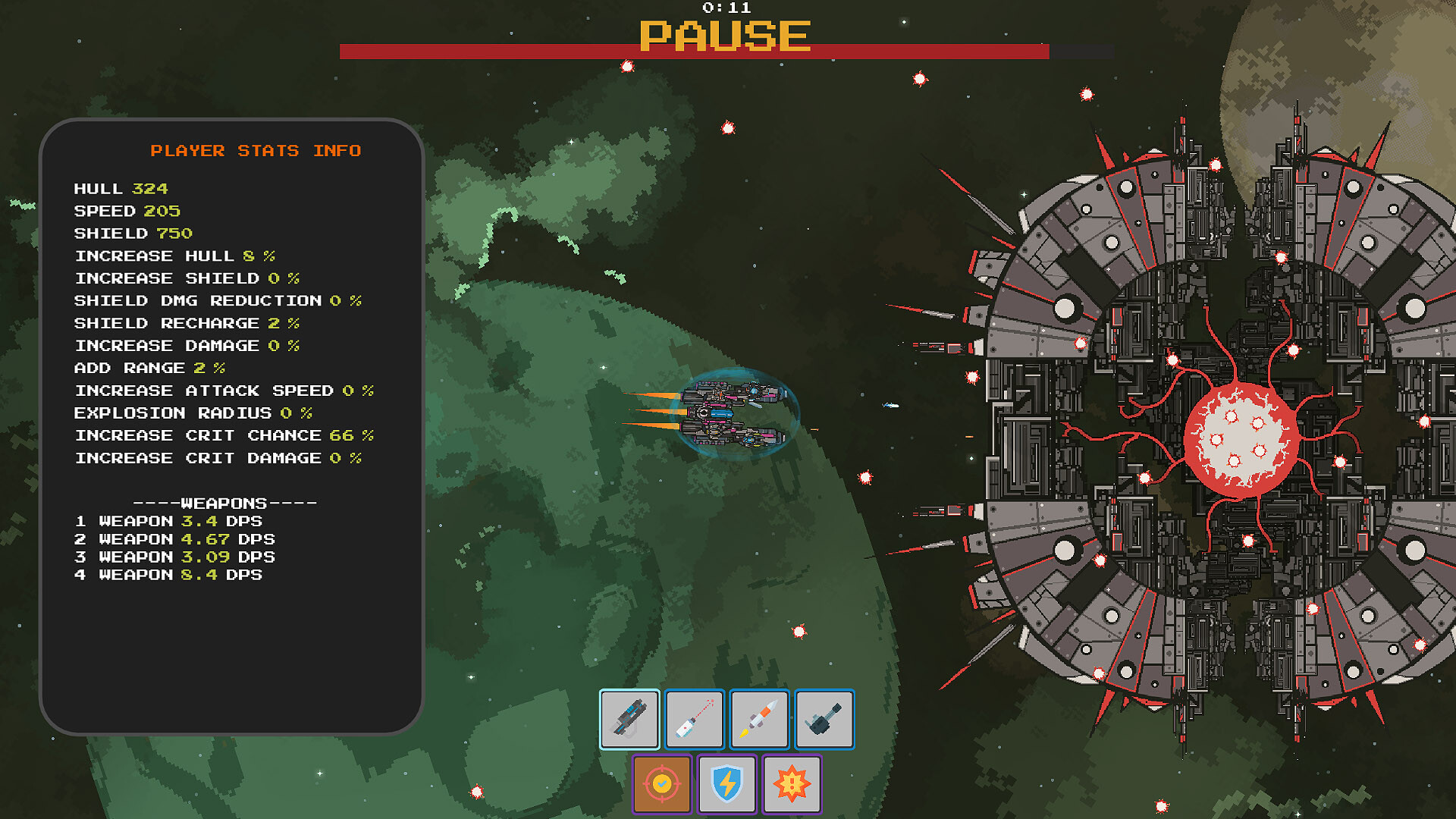Open details for 2 WEAPON 4.67 DPS entry

coord(174,539)
